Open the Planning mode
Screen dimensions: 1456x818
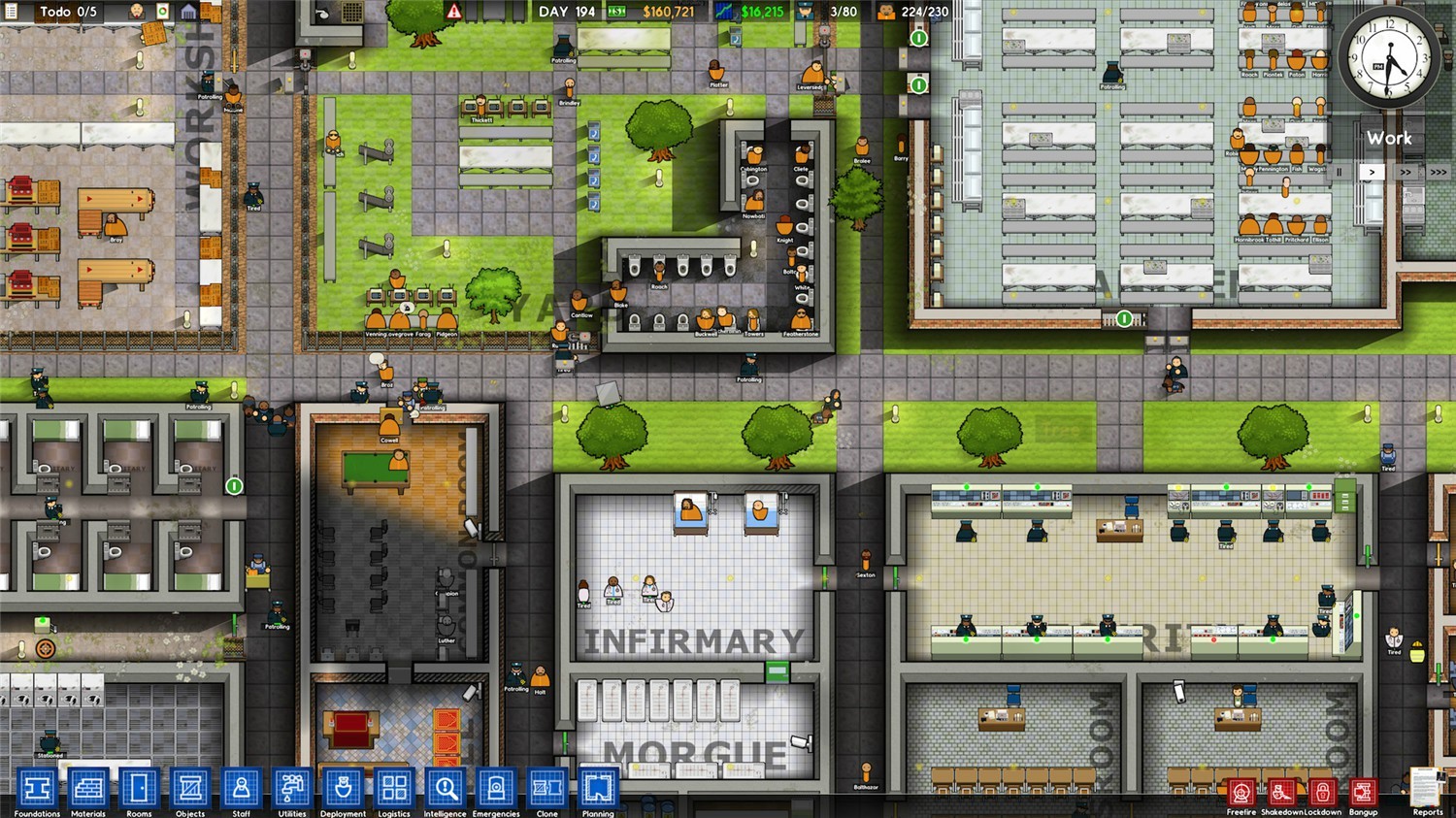599,786
